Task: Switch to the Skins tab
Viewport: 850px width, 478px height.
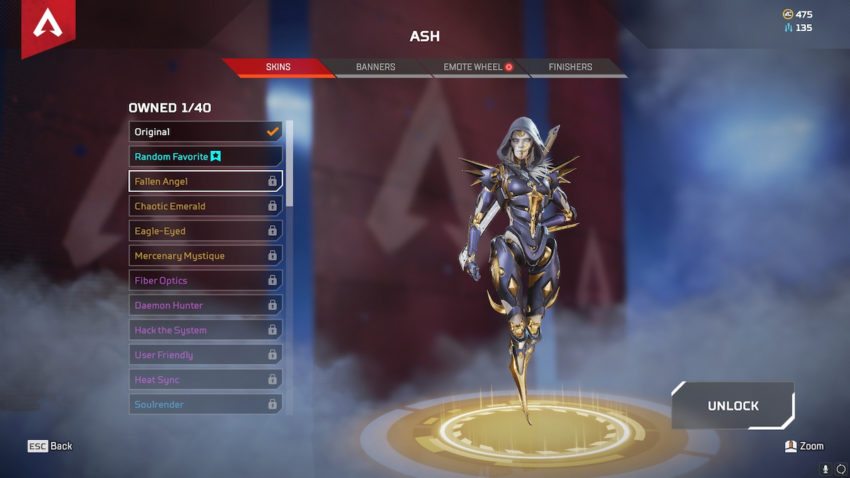Action: [278, 67]
